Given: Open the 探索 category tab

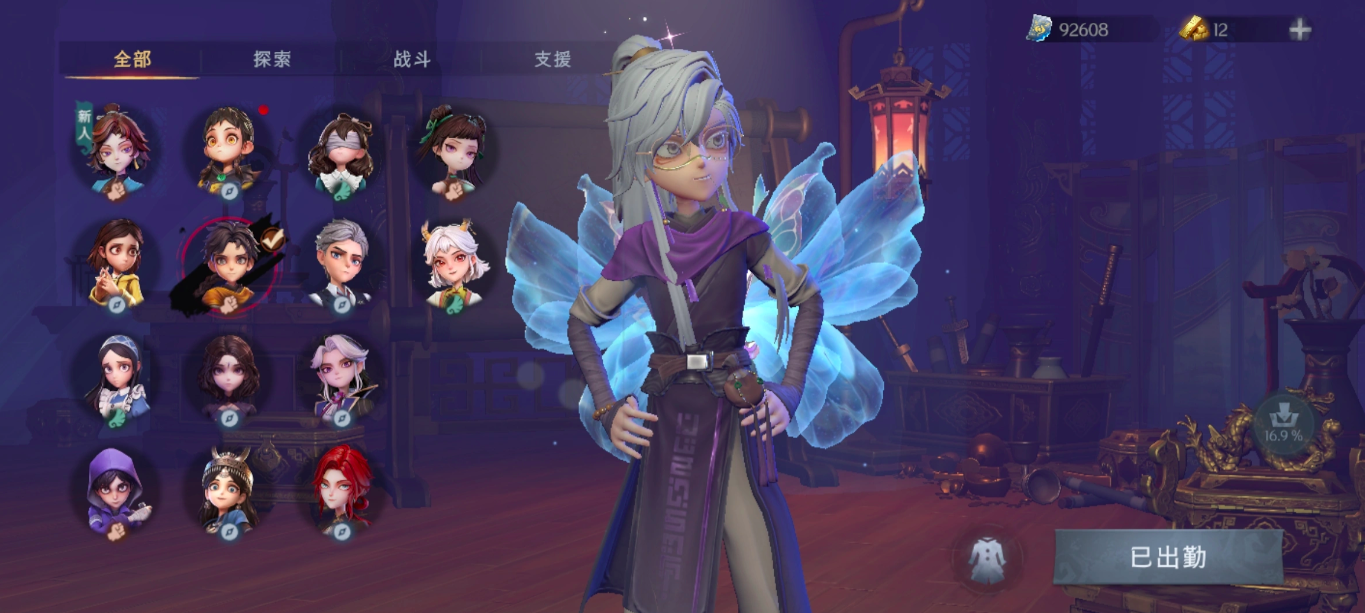Looking at the screenshot, I should click(271, 59).
